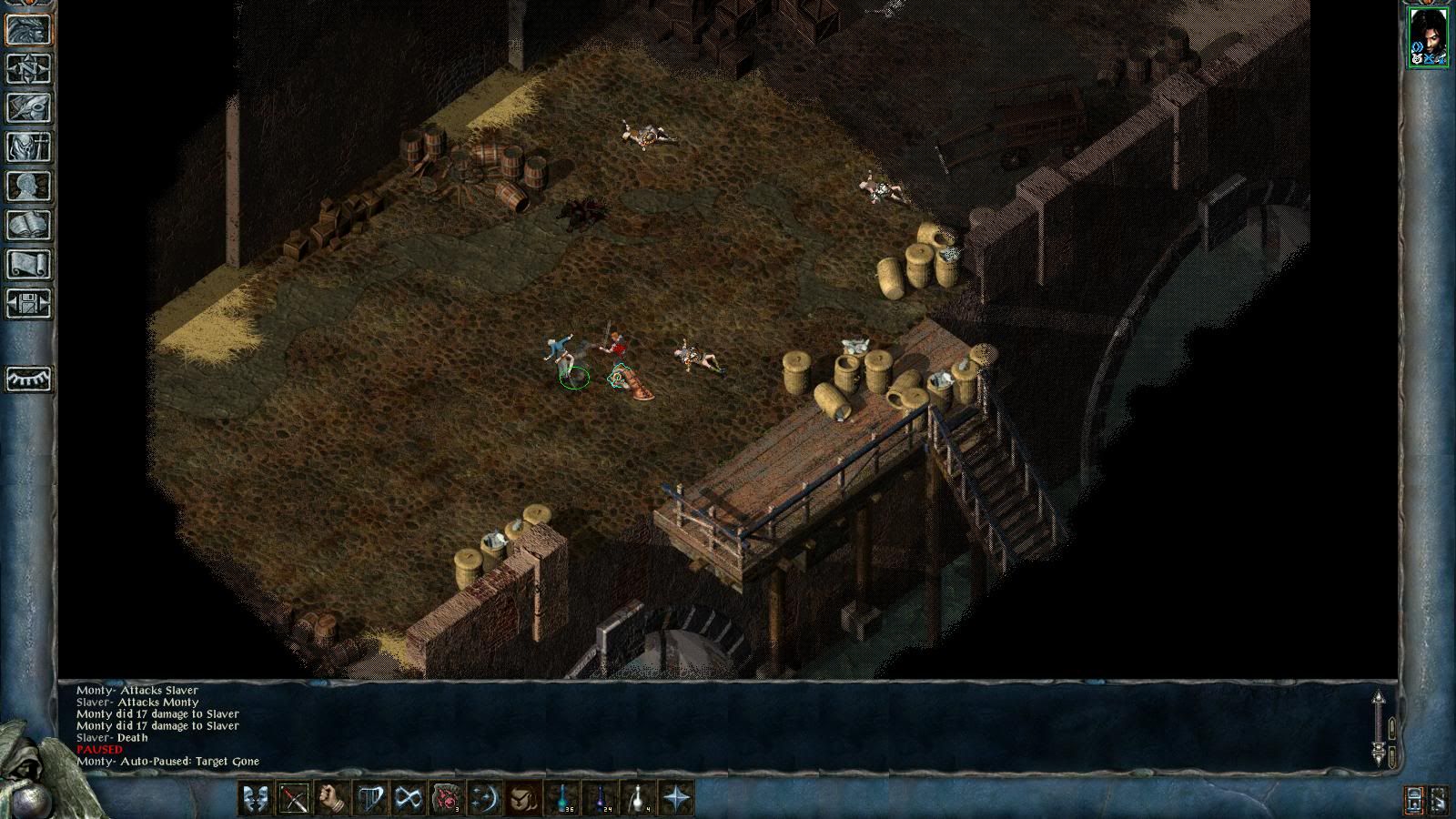Open special abilities with the star icon

tap(677, 798)
